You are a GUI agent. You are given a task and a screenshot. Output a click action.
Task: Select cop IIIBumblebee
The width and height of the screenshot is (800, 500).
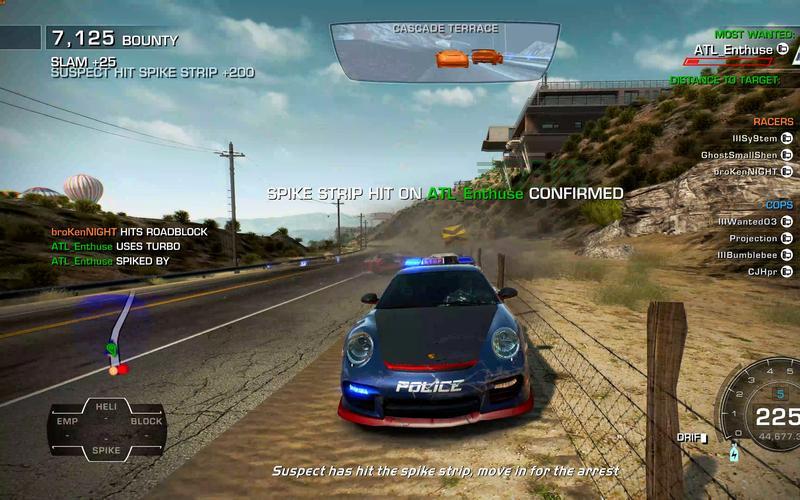click(x=746, y=255)
